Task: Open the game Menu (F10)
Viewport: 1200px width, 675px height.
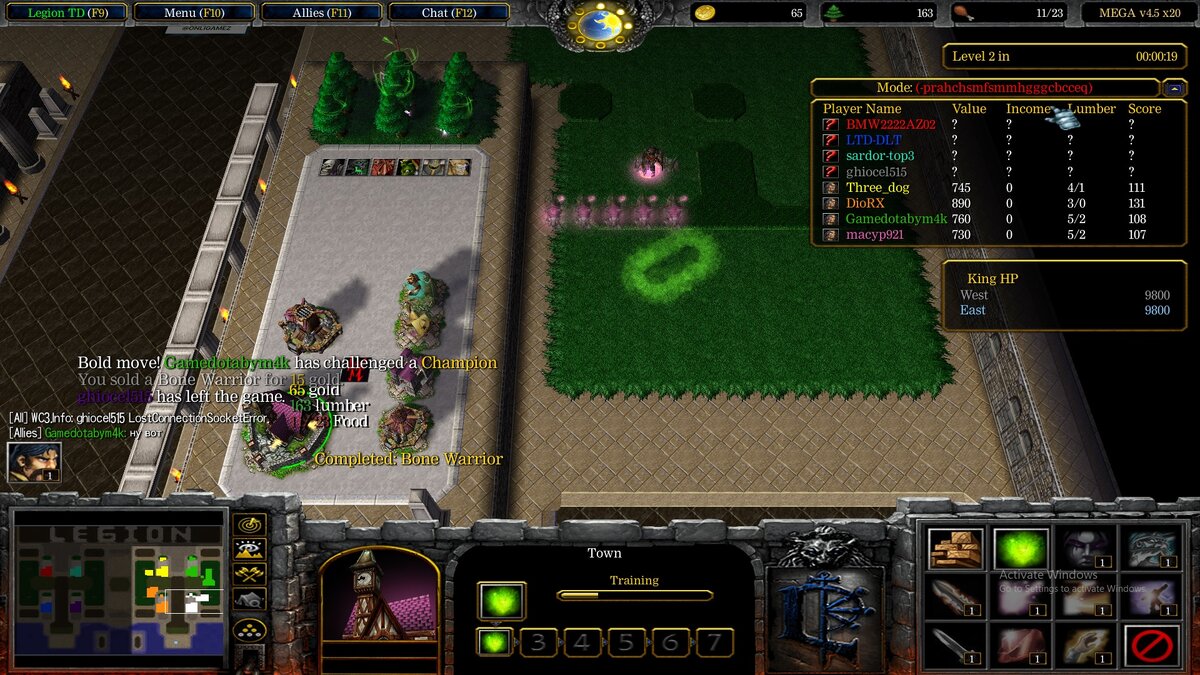Action: point(193,13)
